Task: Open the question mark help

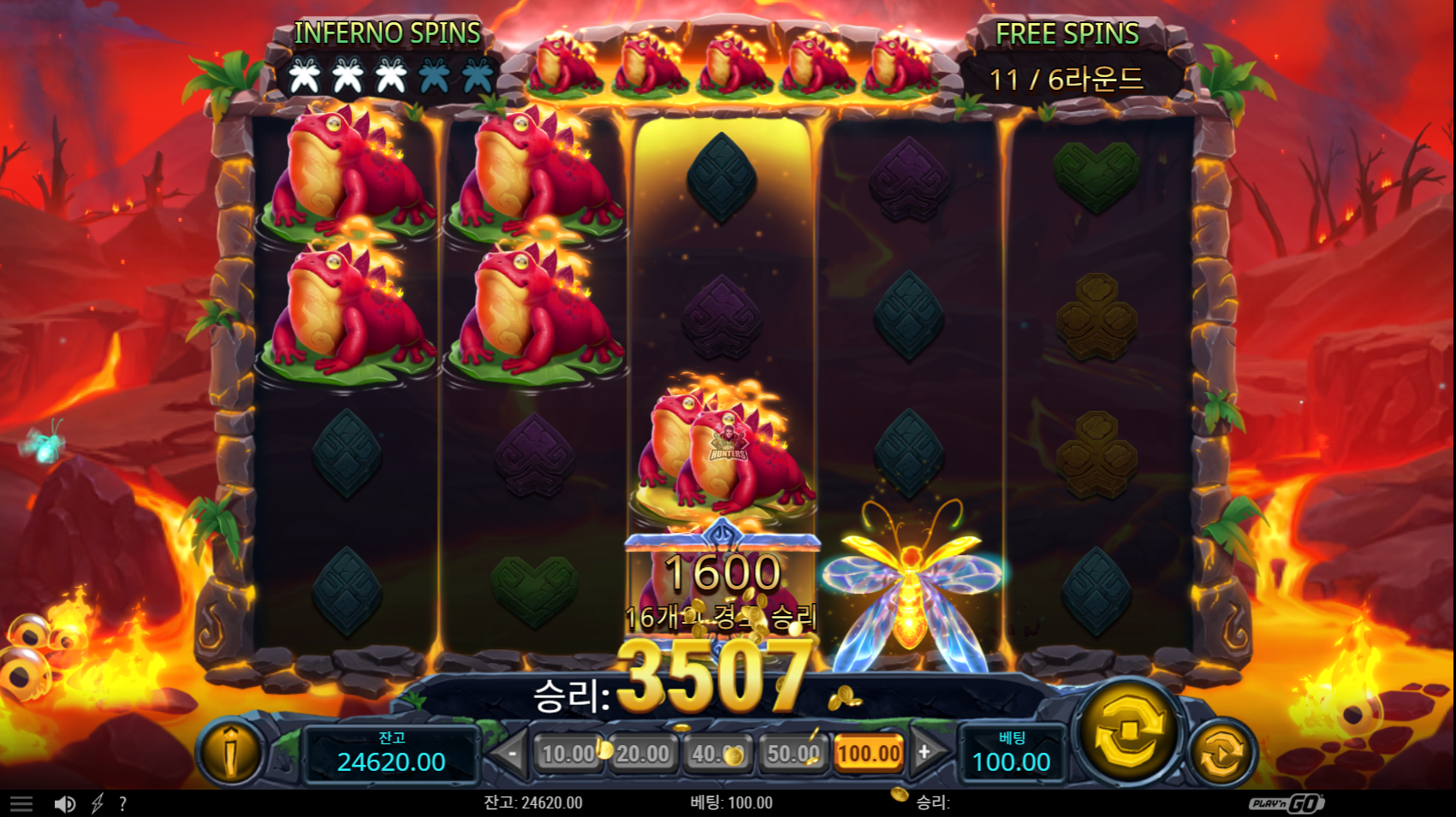Action: pos(123,803)
